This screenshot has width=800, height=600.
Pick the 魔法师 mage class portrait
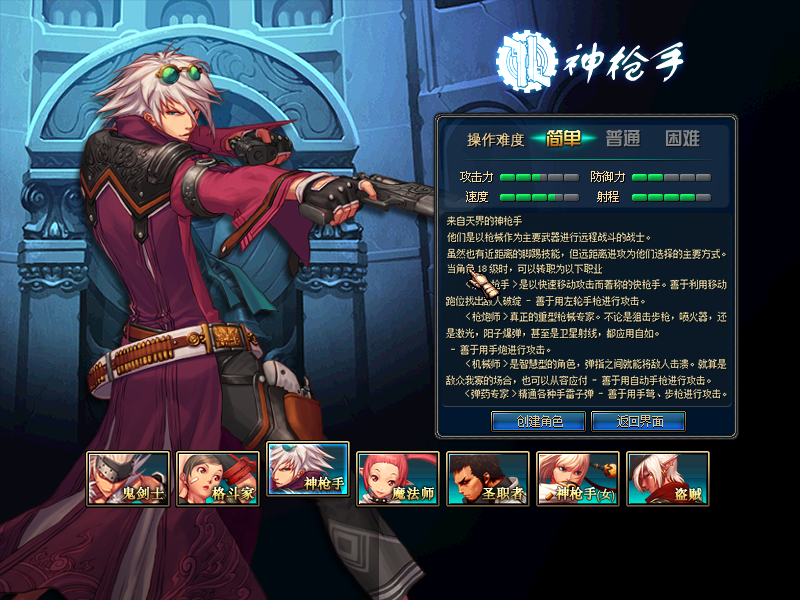(397, 478)
